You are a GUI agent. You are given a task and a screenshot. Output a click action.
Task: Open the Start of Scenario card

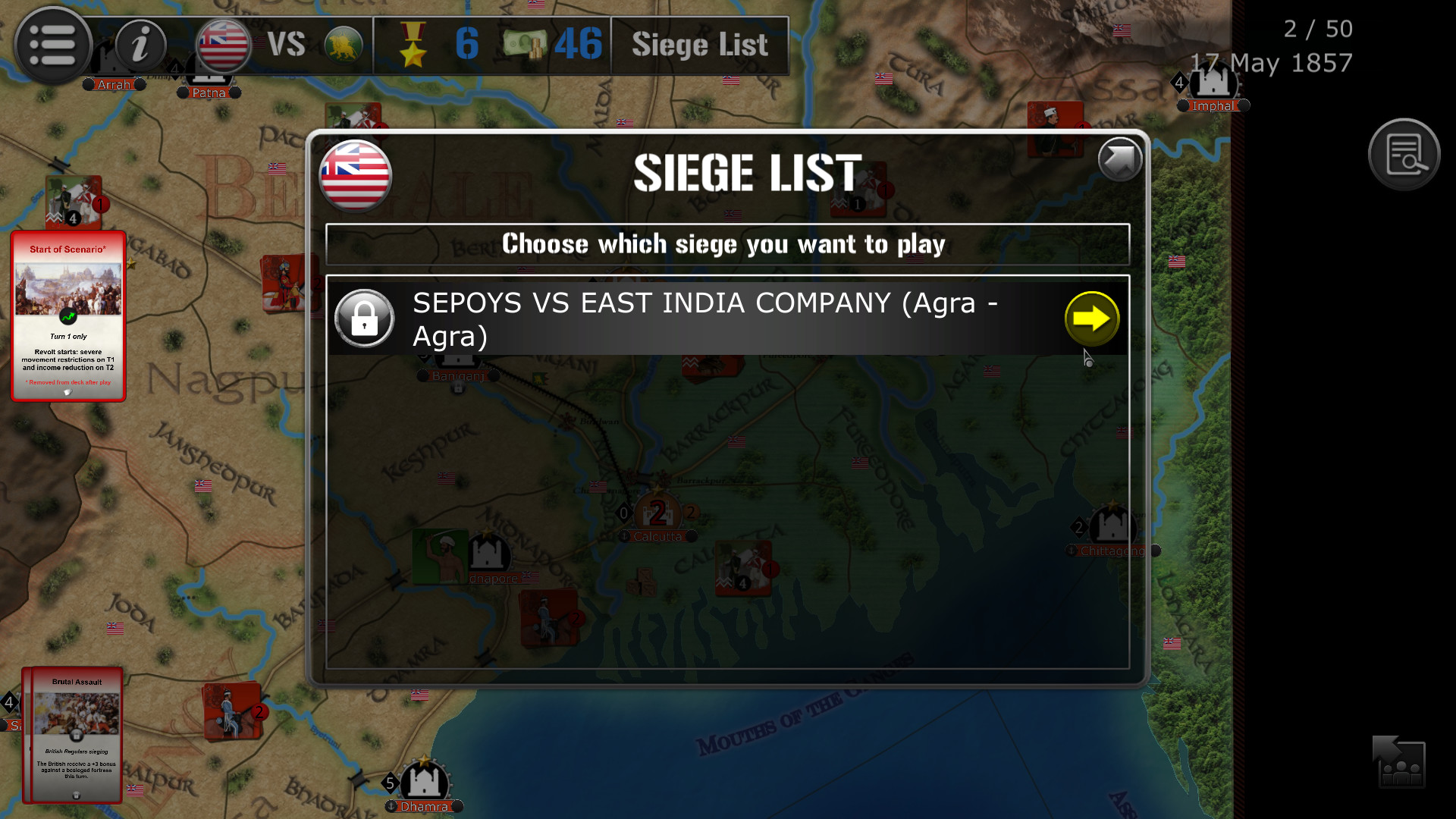click(x=68, y=315)
